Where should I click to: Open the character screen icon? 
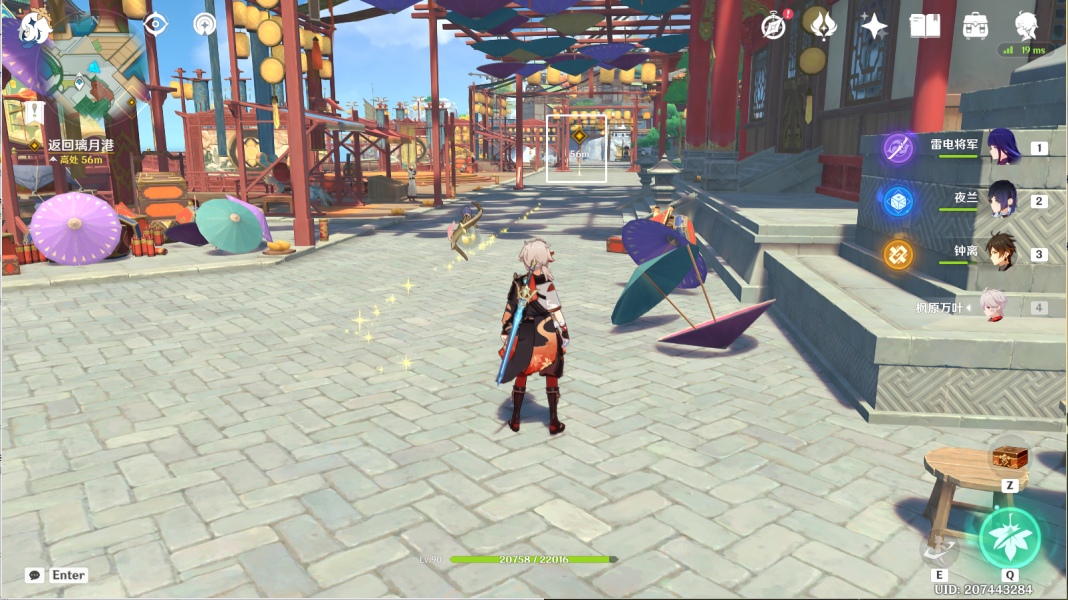point(1026,24)
